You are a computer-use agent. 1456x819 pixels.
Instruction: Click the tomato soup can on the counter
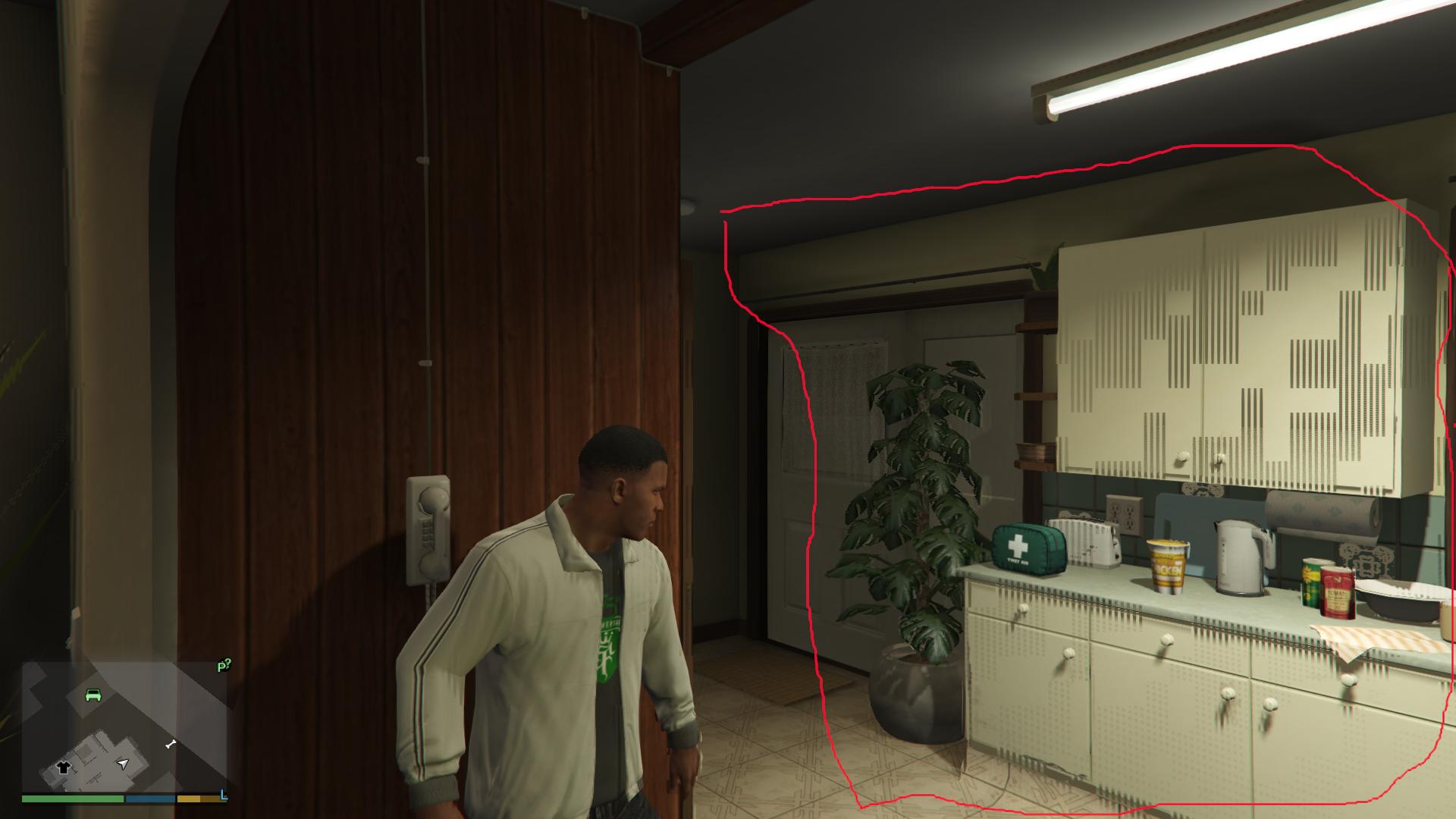coord(1338,593)
